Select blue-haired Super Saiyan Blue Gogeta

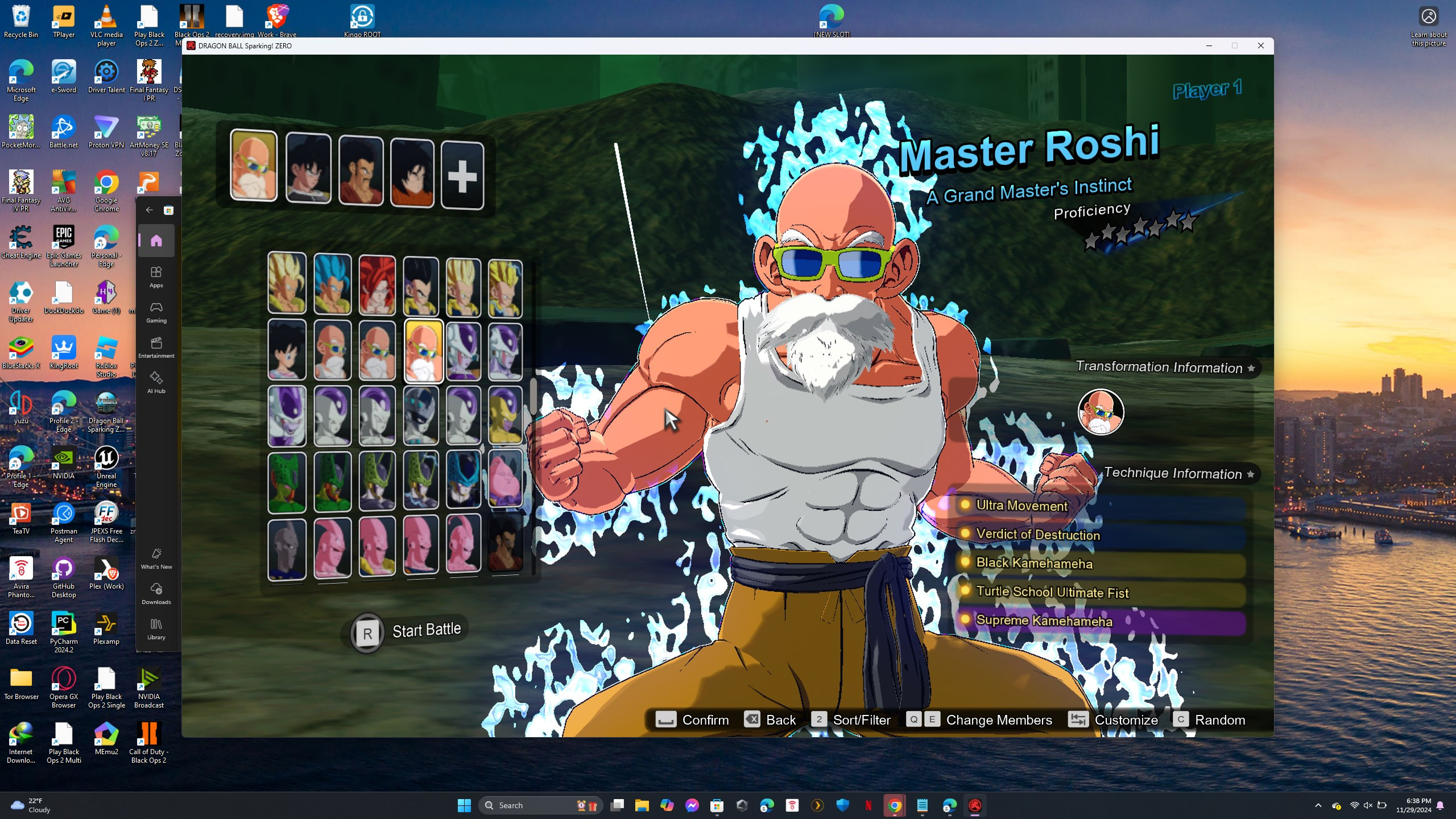coord(332,284)
